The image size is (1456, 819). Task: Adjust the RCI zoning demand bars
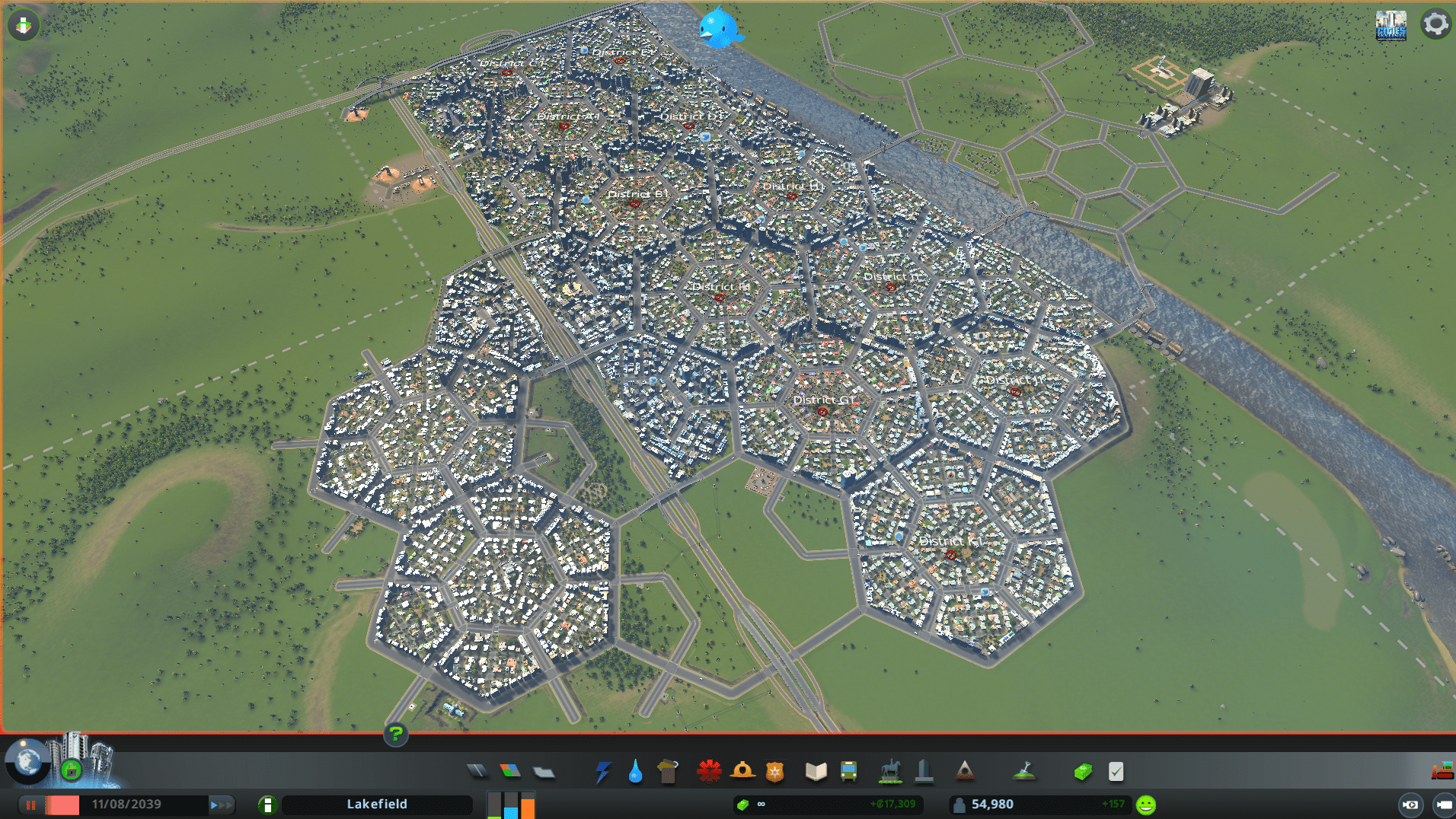click(510, 805)
